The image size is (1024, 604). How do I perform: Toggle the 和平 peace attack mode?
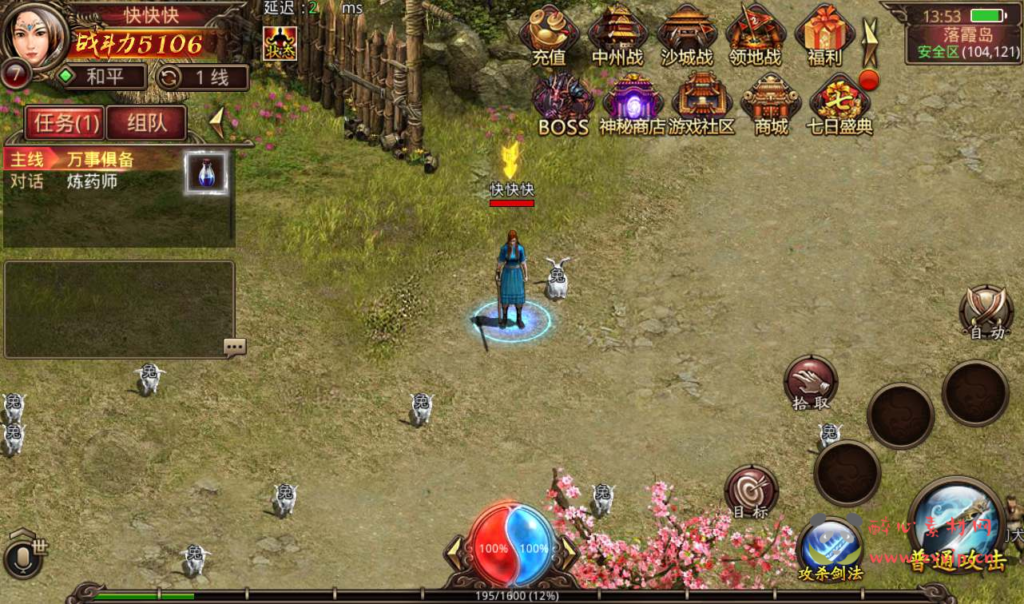(x=100, y=77)
